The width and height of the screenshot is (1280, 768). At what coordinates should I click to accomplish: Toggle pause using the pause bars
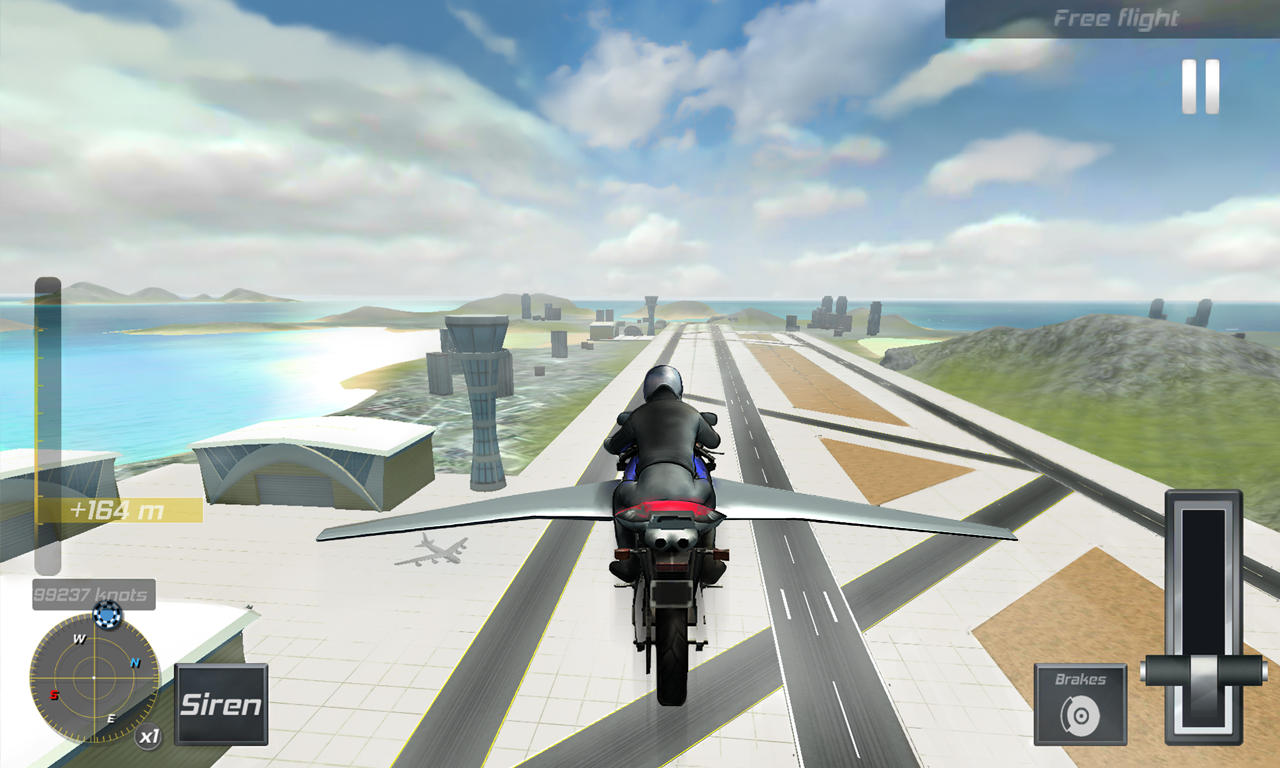pyautogui.click(x=1200, y=86)
